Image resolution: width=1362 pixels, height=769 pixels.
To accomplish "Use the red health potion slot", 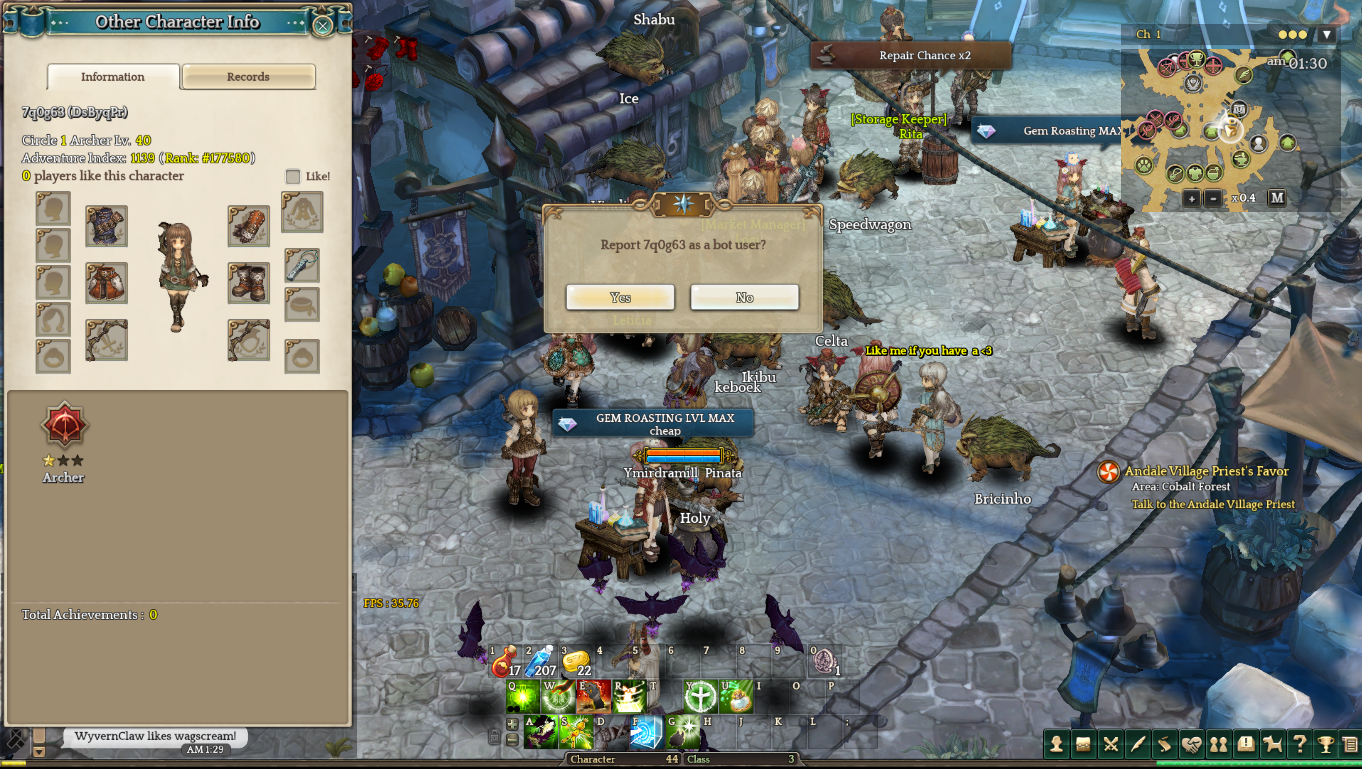I will pos(507,661).
